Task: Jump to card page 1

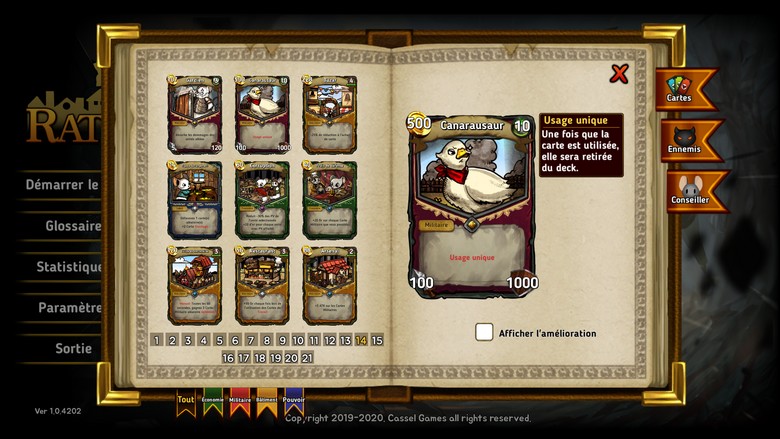Action: pyautogui.click(x=157, y=341)
